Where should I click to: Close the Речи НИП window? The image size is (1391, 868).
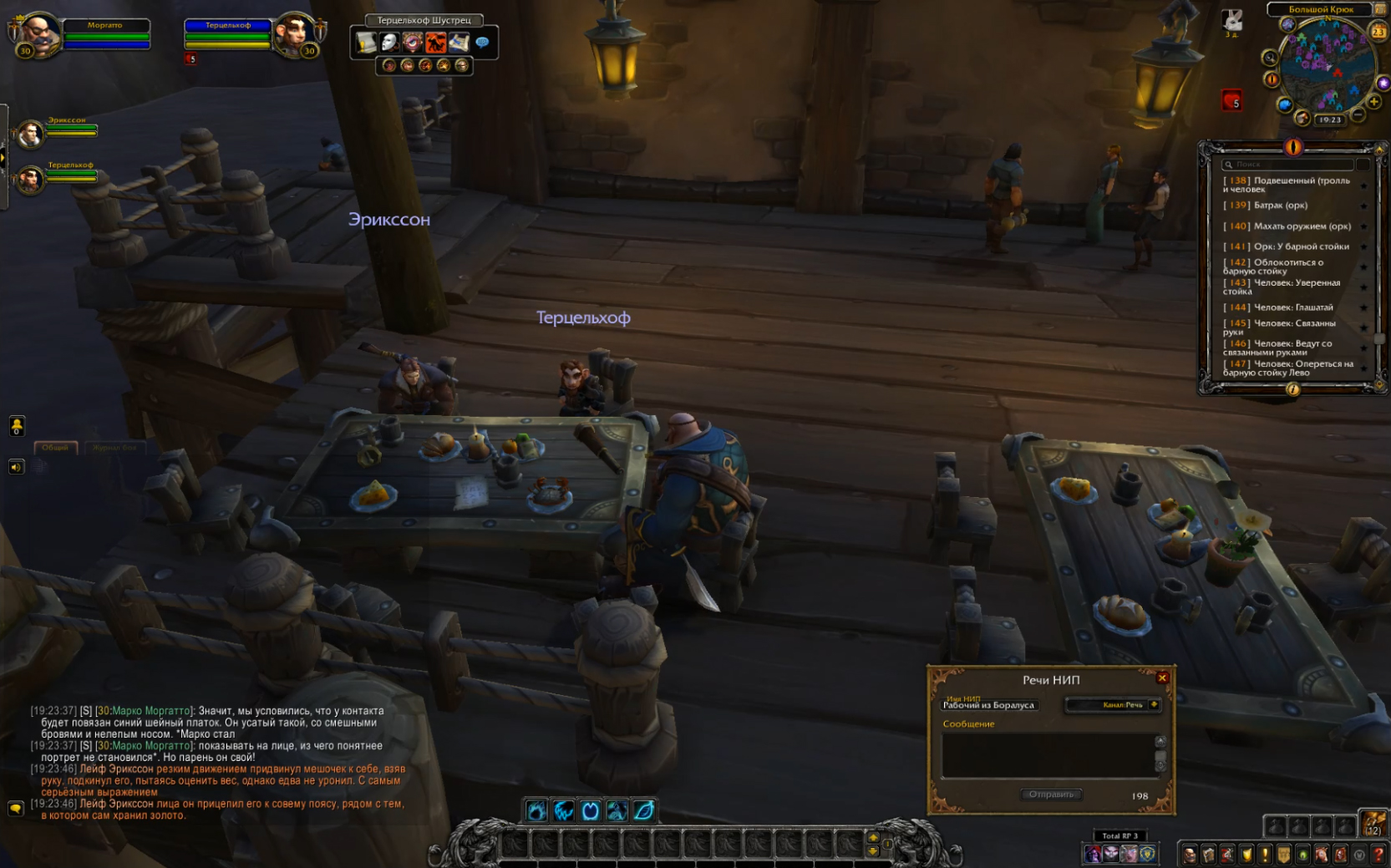pyautogui.click(x=1162, y=678)
